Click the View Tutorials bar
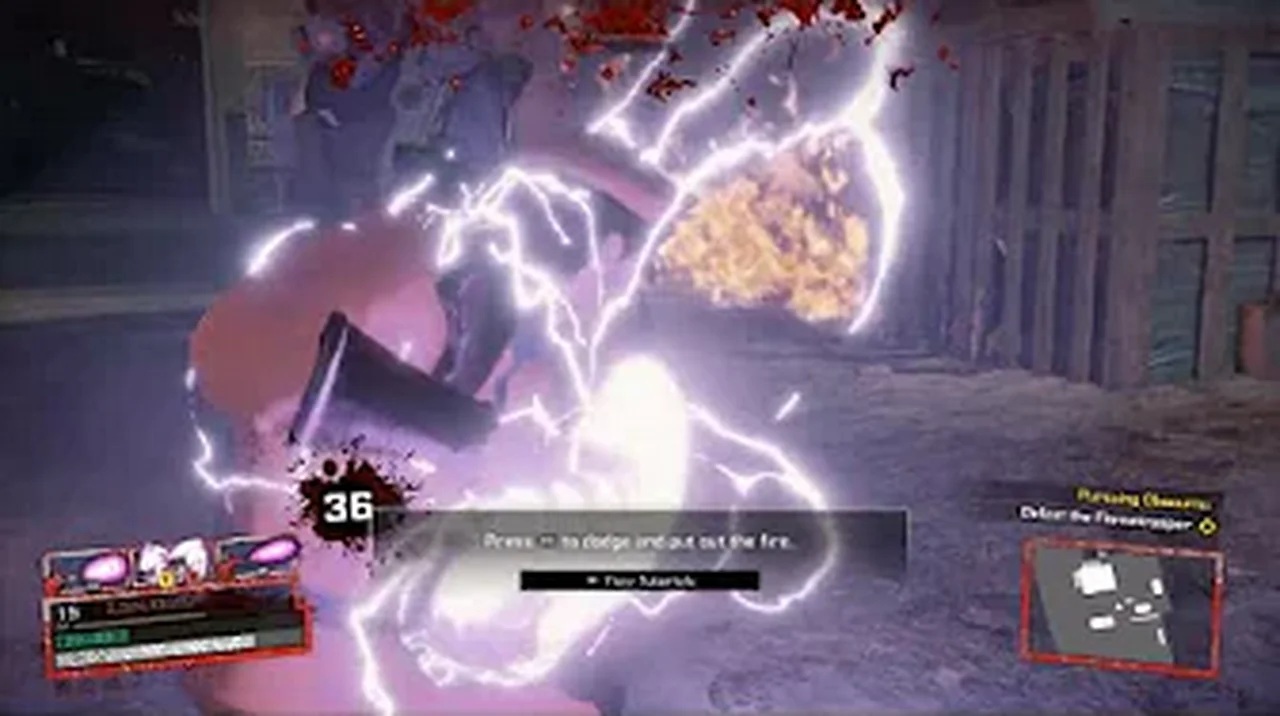 (x=639, y=580)
